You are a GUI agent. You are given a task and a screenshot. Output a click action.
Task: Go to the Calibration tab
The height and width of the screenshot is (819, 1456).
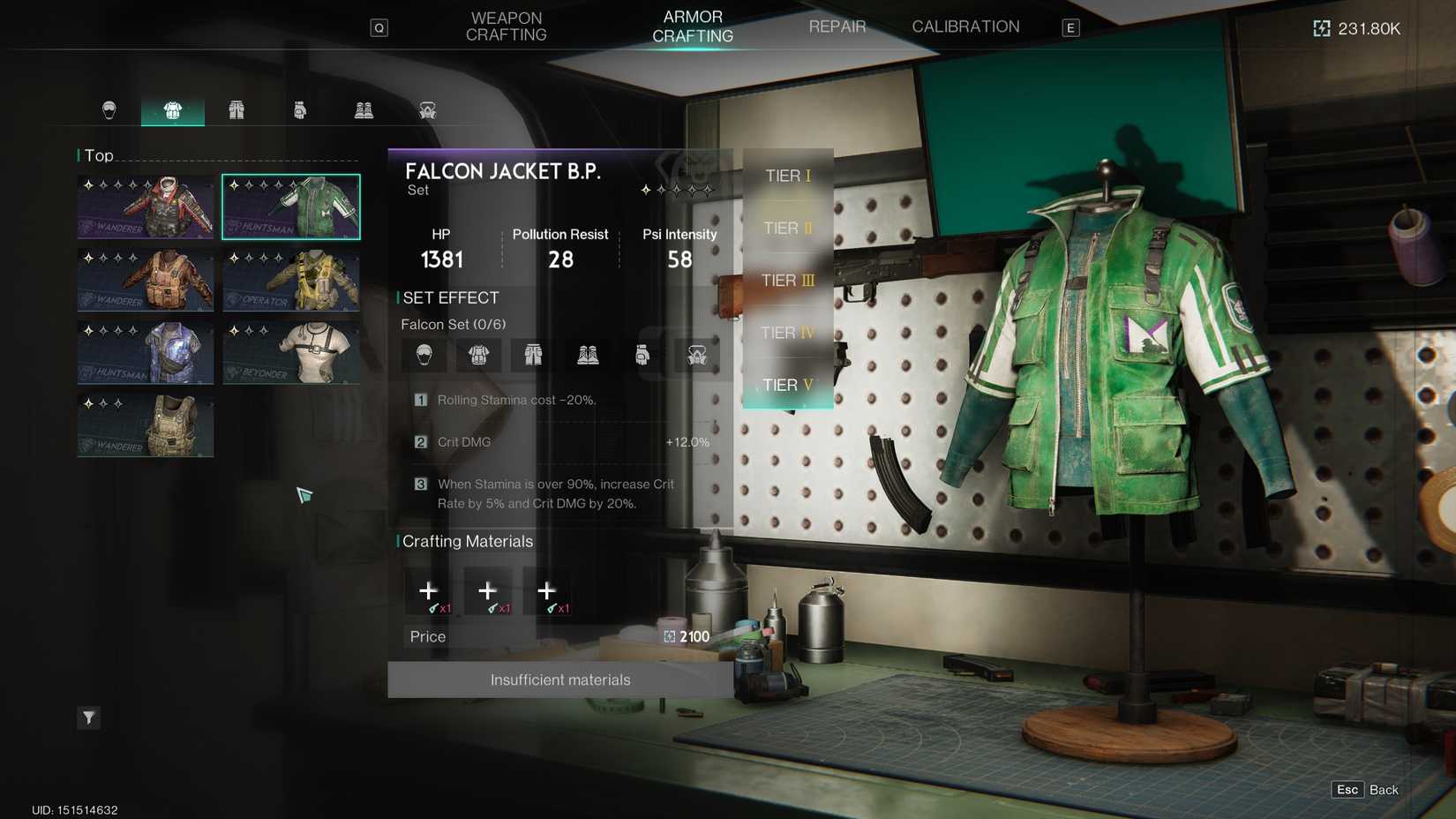pos(965,26)
